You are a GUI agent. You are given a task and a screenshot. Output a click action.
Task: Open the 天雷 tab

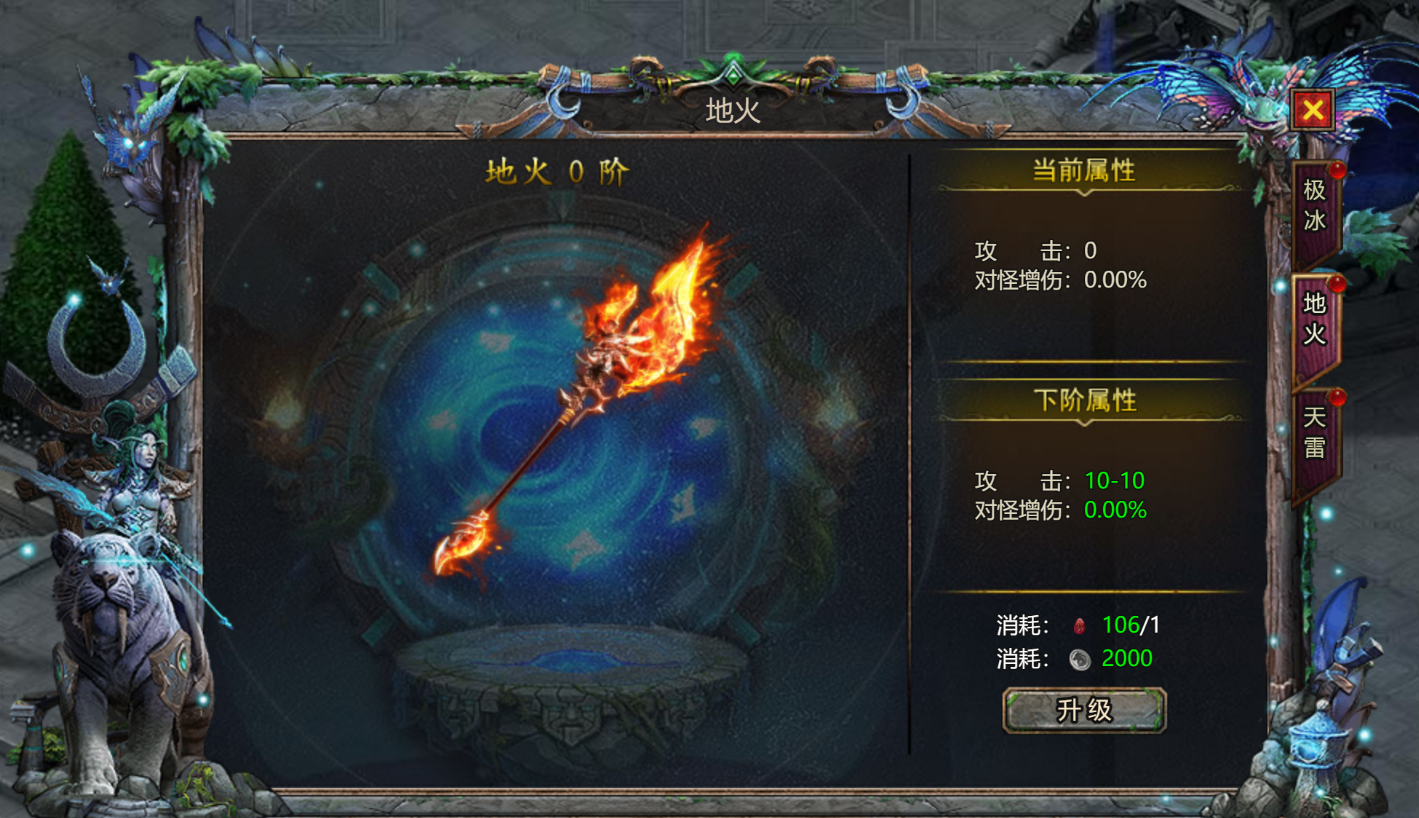coord(1314,433)
